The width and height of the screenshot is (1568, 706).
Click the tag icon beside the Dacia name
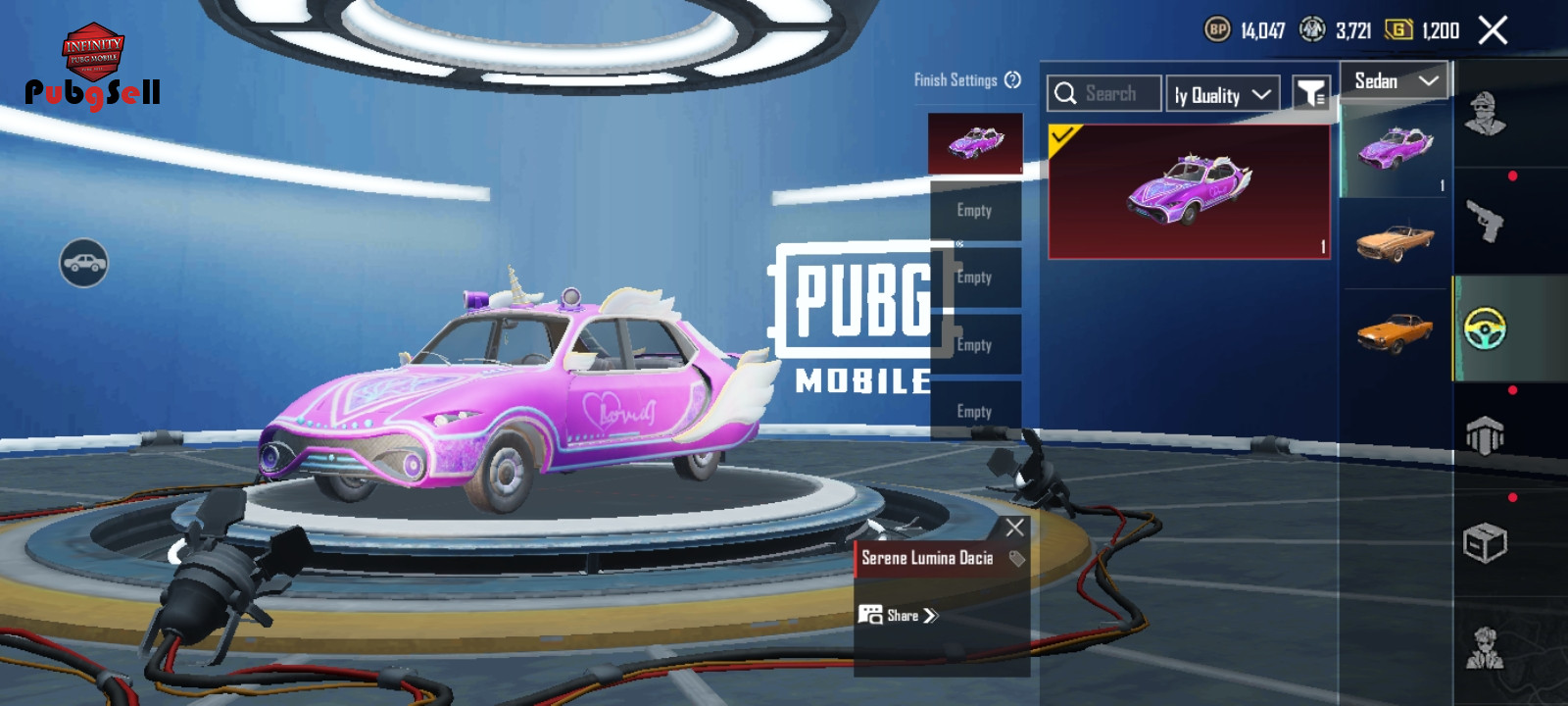[1017, 559]
